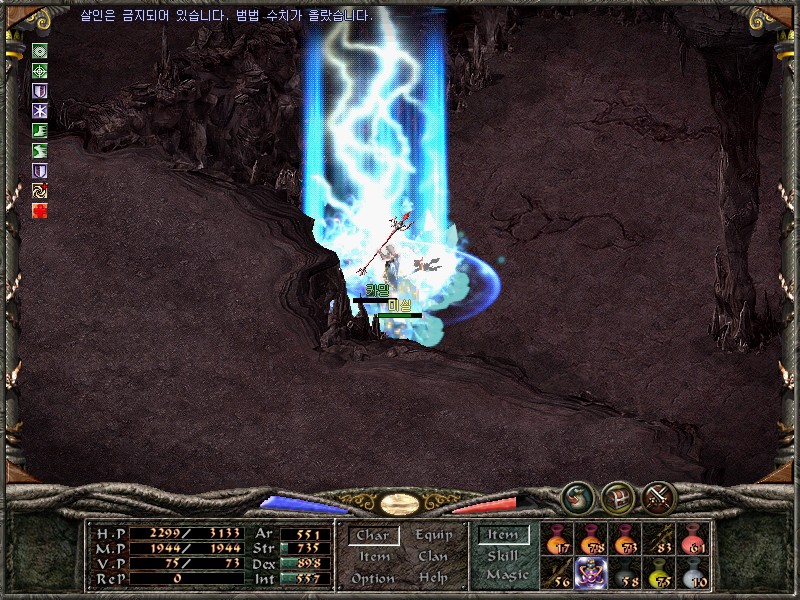Viewport: 800px width, 600px height.
Task: Click the round treasure chest button
Action: 618,497
